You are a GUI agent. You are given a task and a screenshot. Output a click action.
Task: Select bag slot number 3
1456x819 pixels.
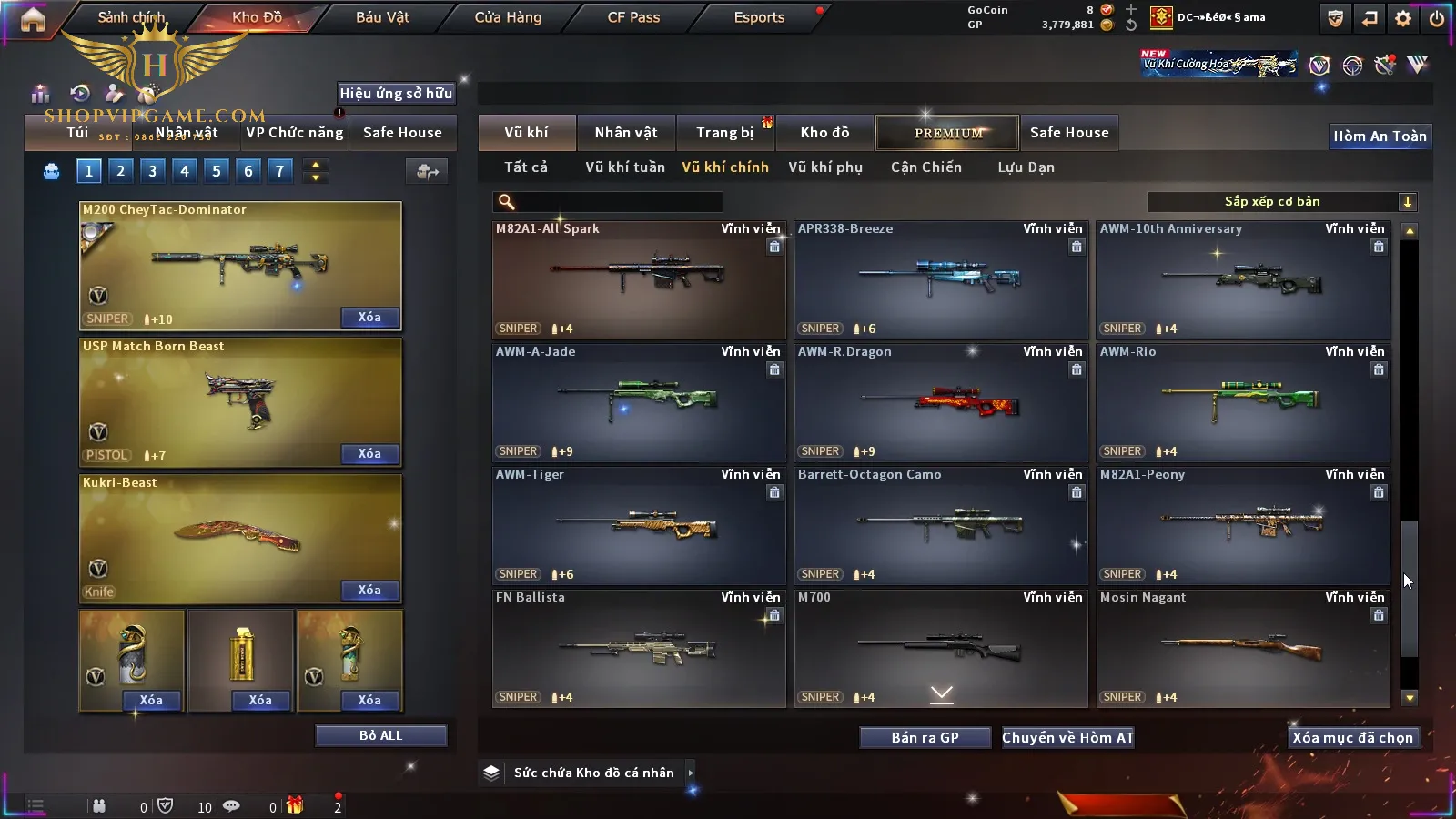click(152, 170)
